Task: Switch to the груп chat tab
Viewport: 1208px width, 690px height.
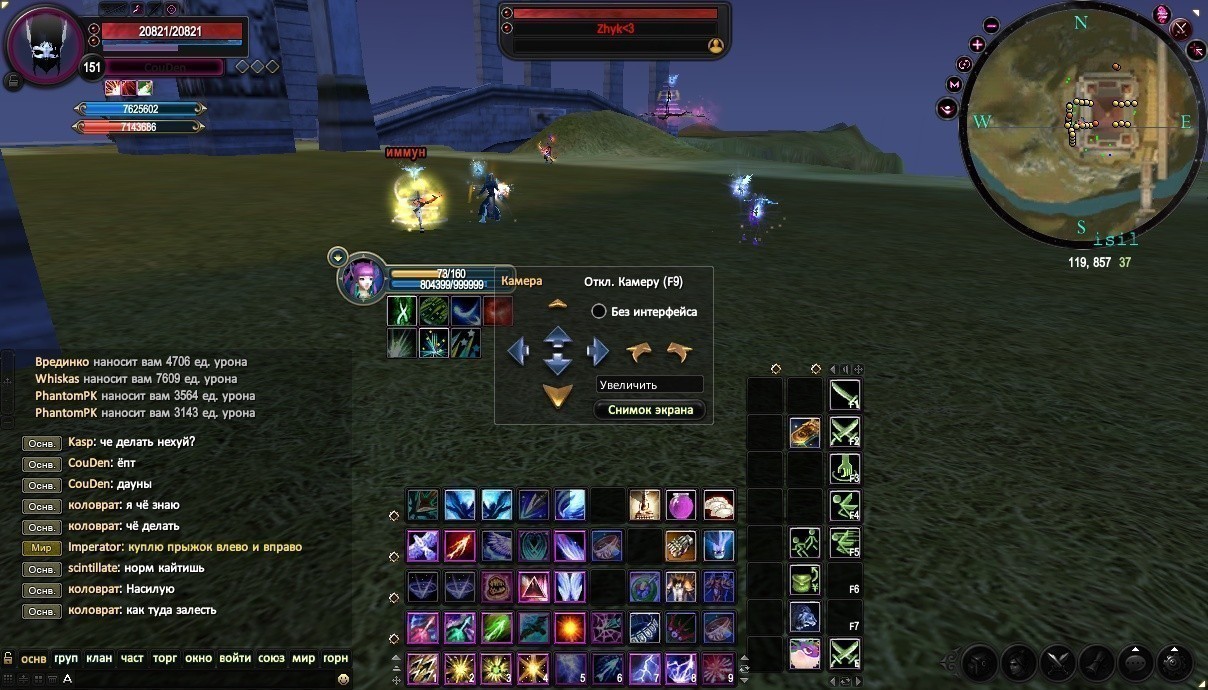Action: pyautogui.click(x=66, y=658)
